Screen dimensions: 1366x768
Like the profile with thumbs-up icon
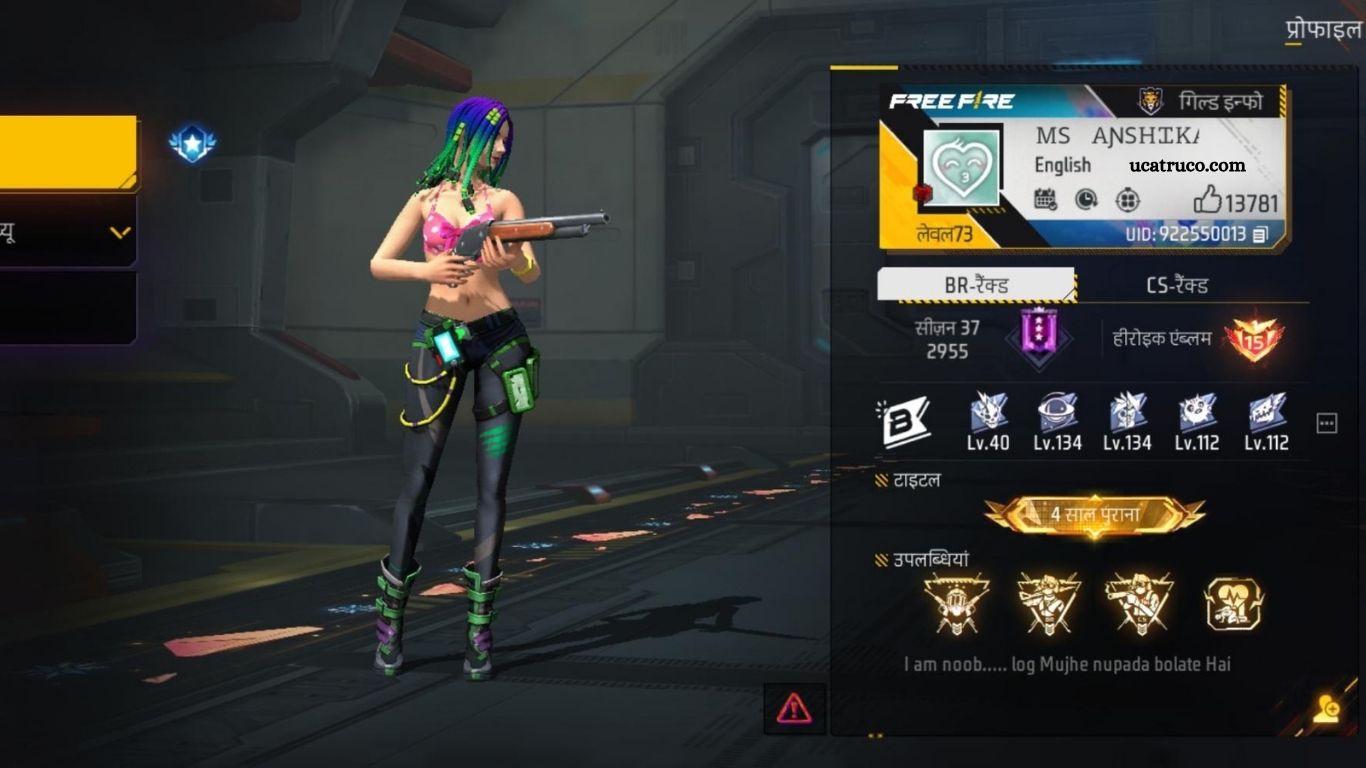(x=1208, y=202)
